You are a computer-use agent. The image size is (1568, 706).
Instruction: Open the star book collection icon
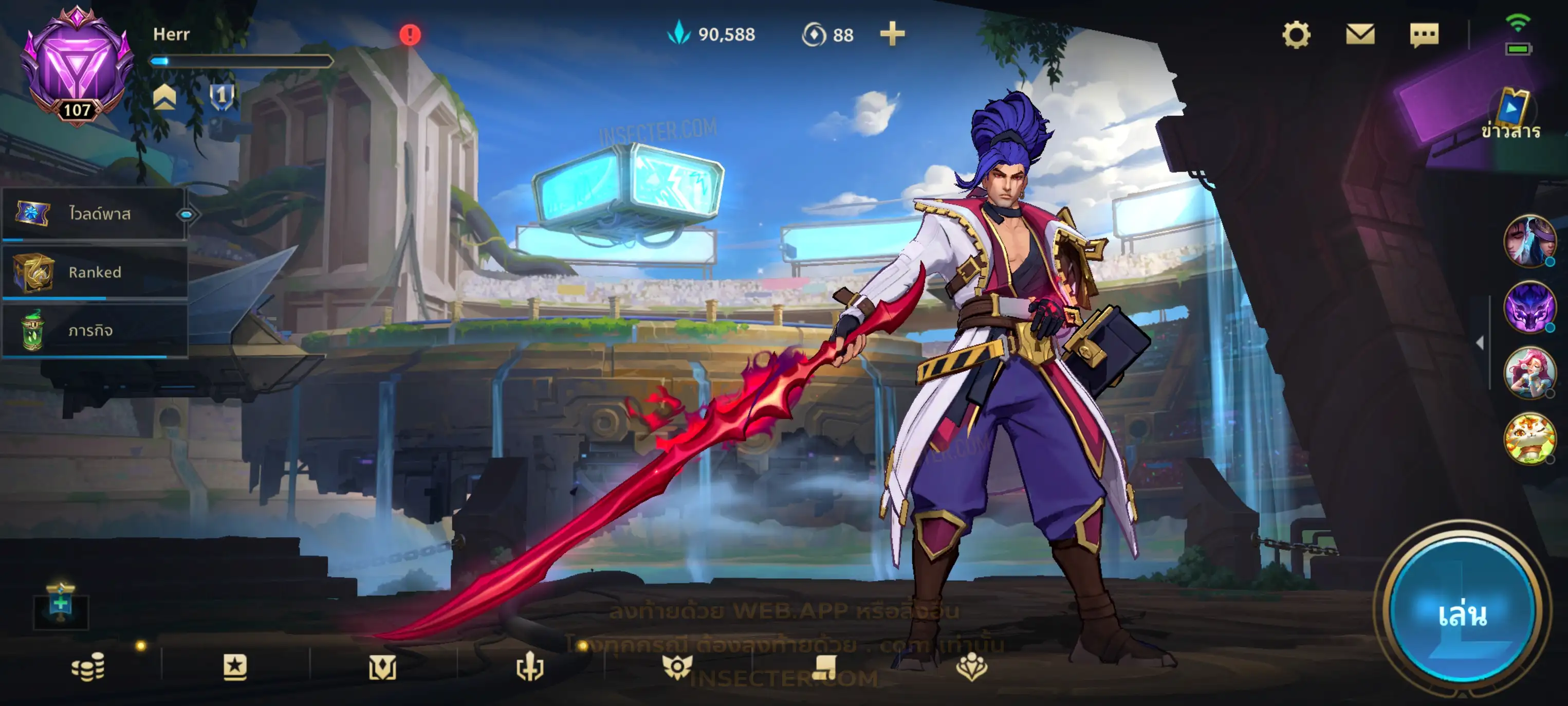pyautogui.click(x=235, y=667)
